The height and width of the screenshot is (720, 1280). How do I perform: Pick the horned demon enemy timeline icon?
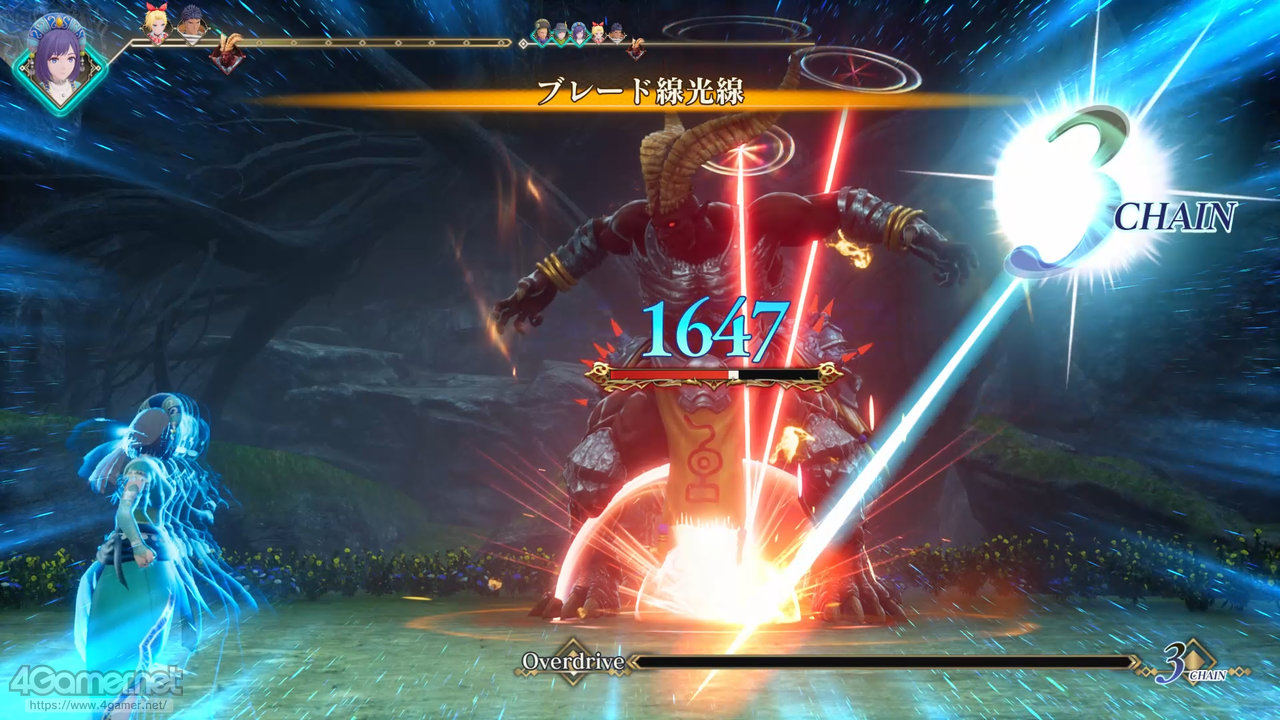pyautogui.click(x=228, y=55)
